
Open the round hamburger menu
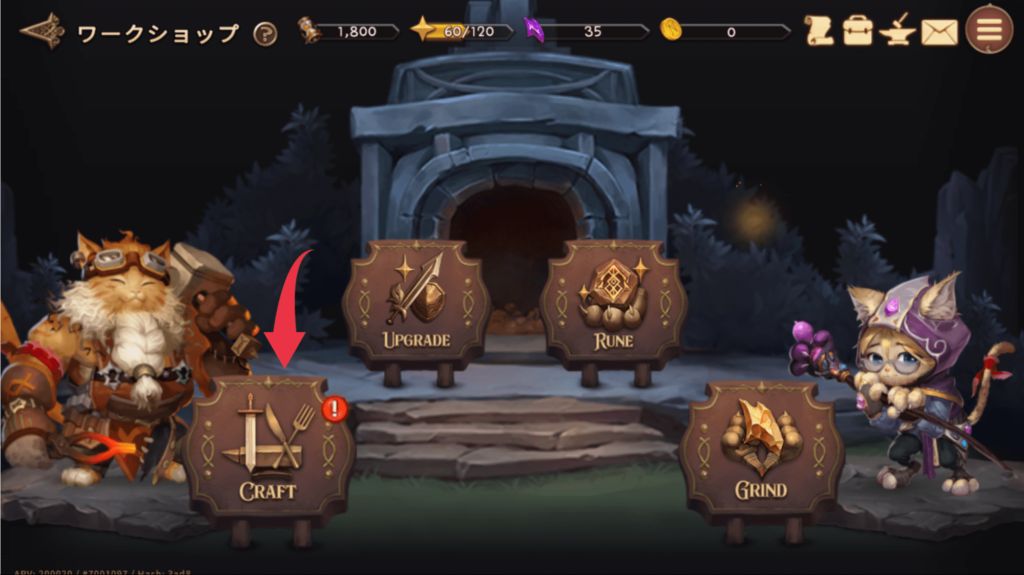point(989,30)
